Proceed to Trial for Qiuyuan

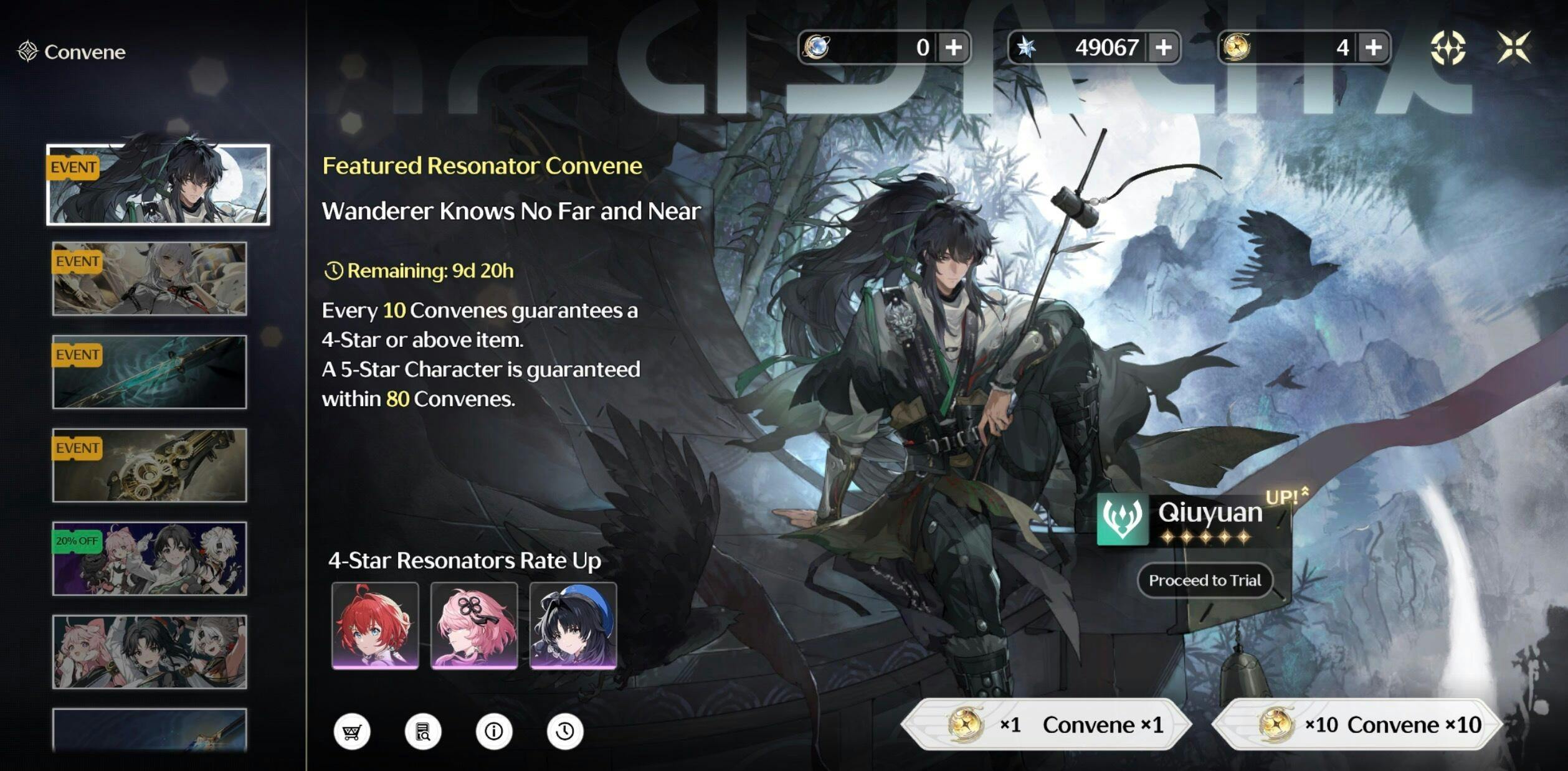click(x=1205, y=580)
